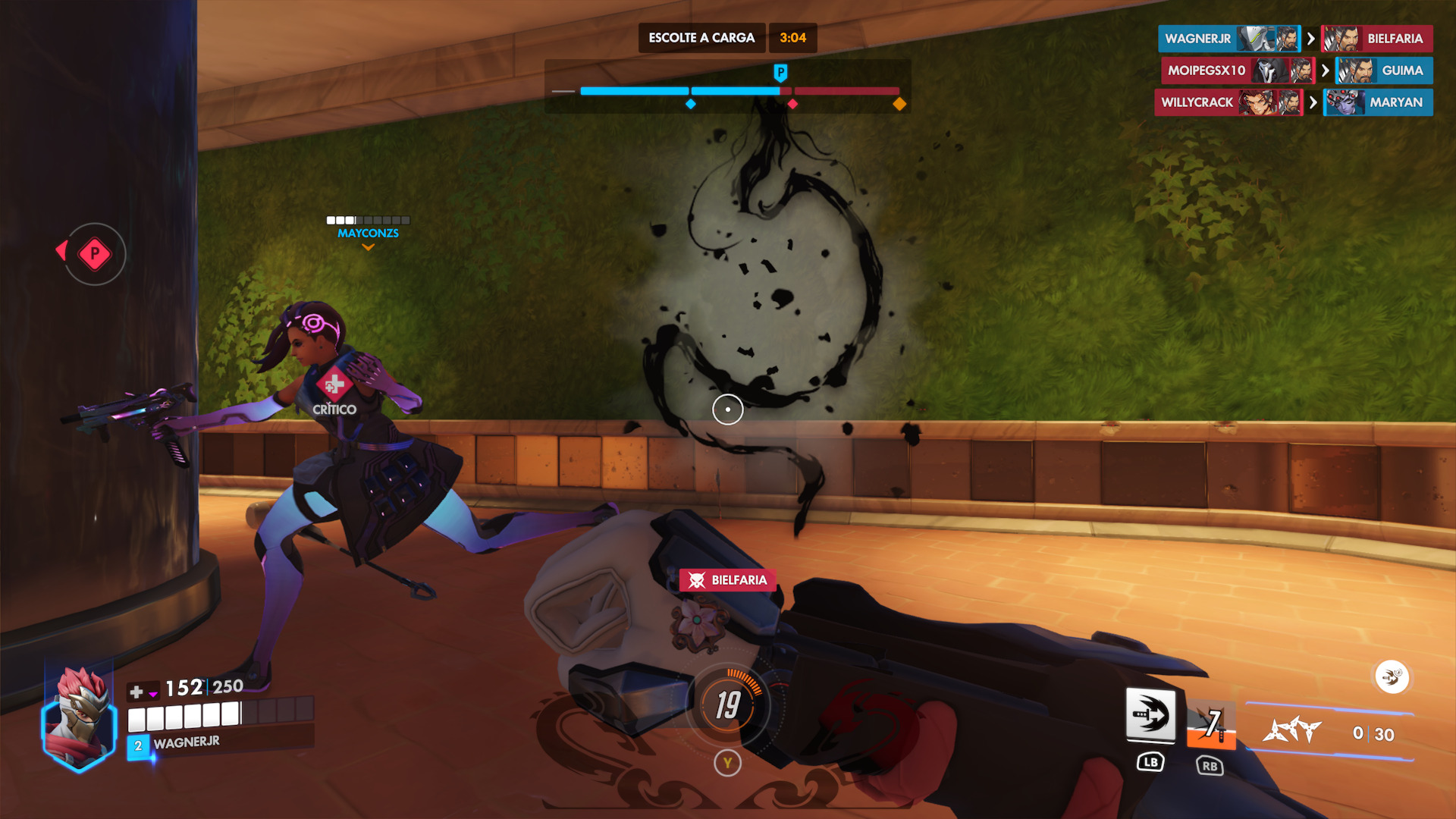1456x819 pixels.
Task: Select the red payload P waypoint marker
Action: pos(95,254)
